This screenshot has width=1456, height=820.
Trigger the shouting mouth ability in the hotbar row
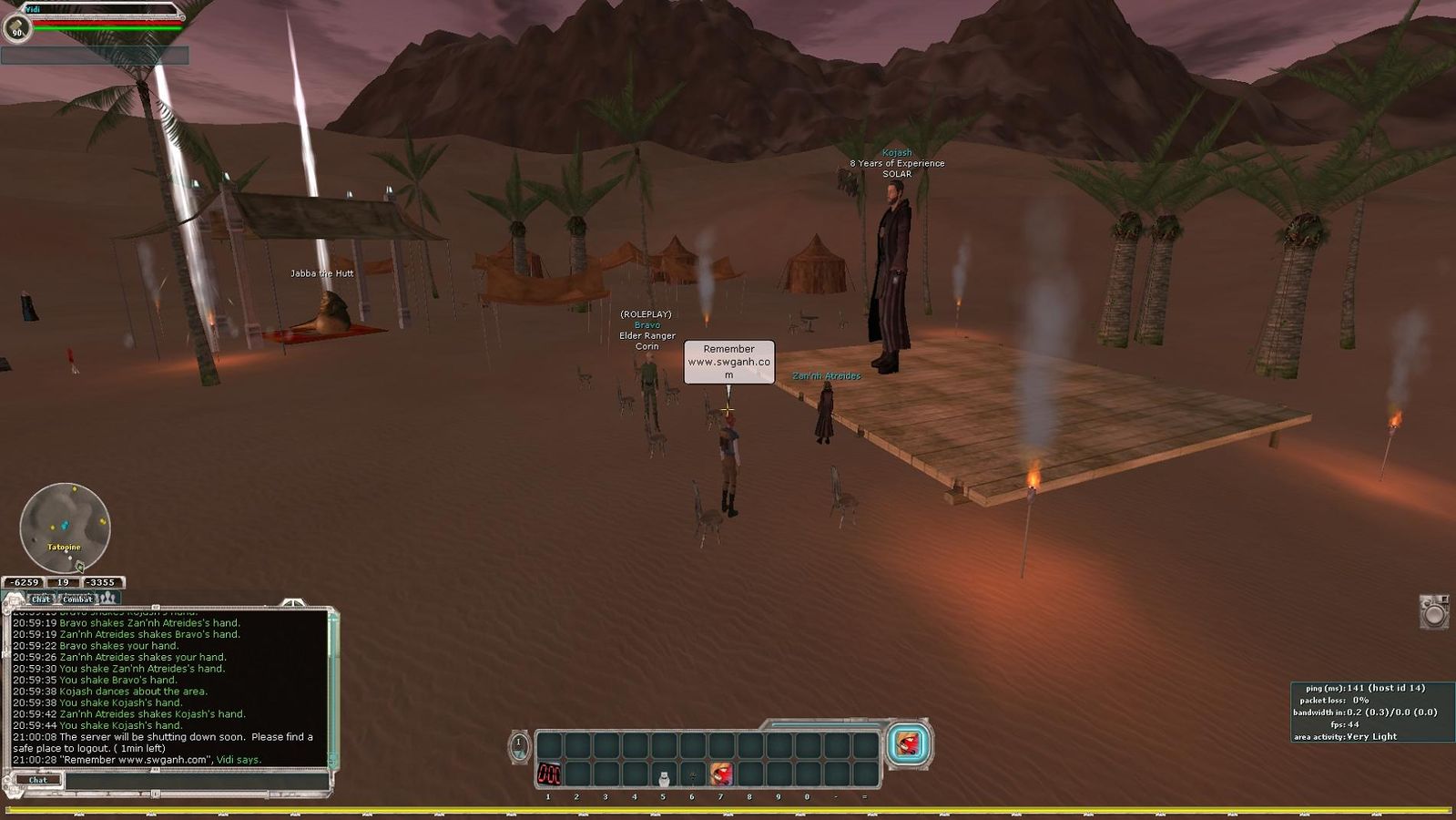[x=721, y=774]
